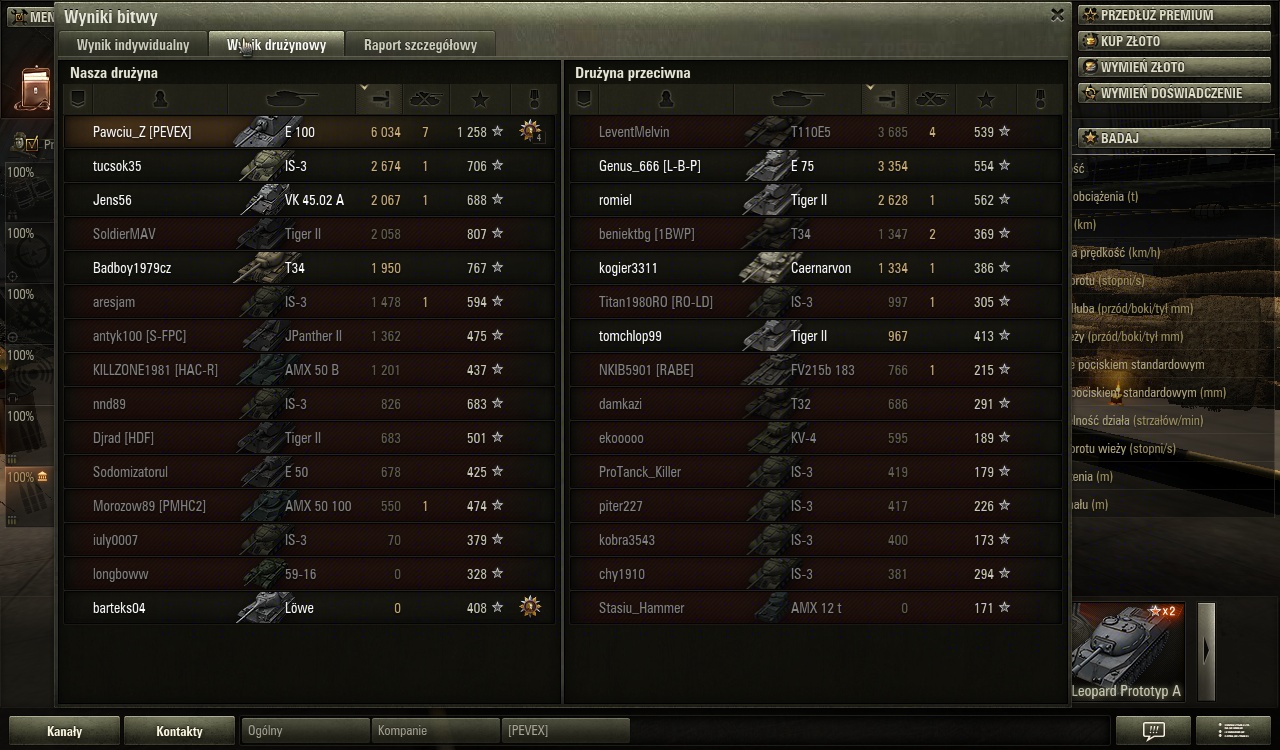Activate the Wymień Doświadczenie button
1280x750 pixels.
1173,93
